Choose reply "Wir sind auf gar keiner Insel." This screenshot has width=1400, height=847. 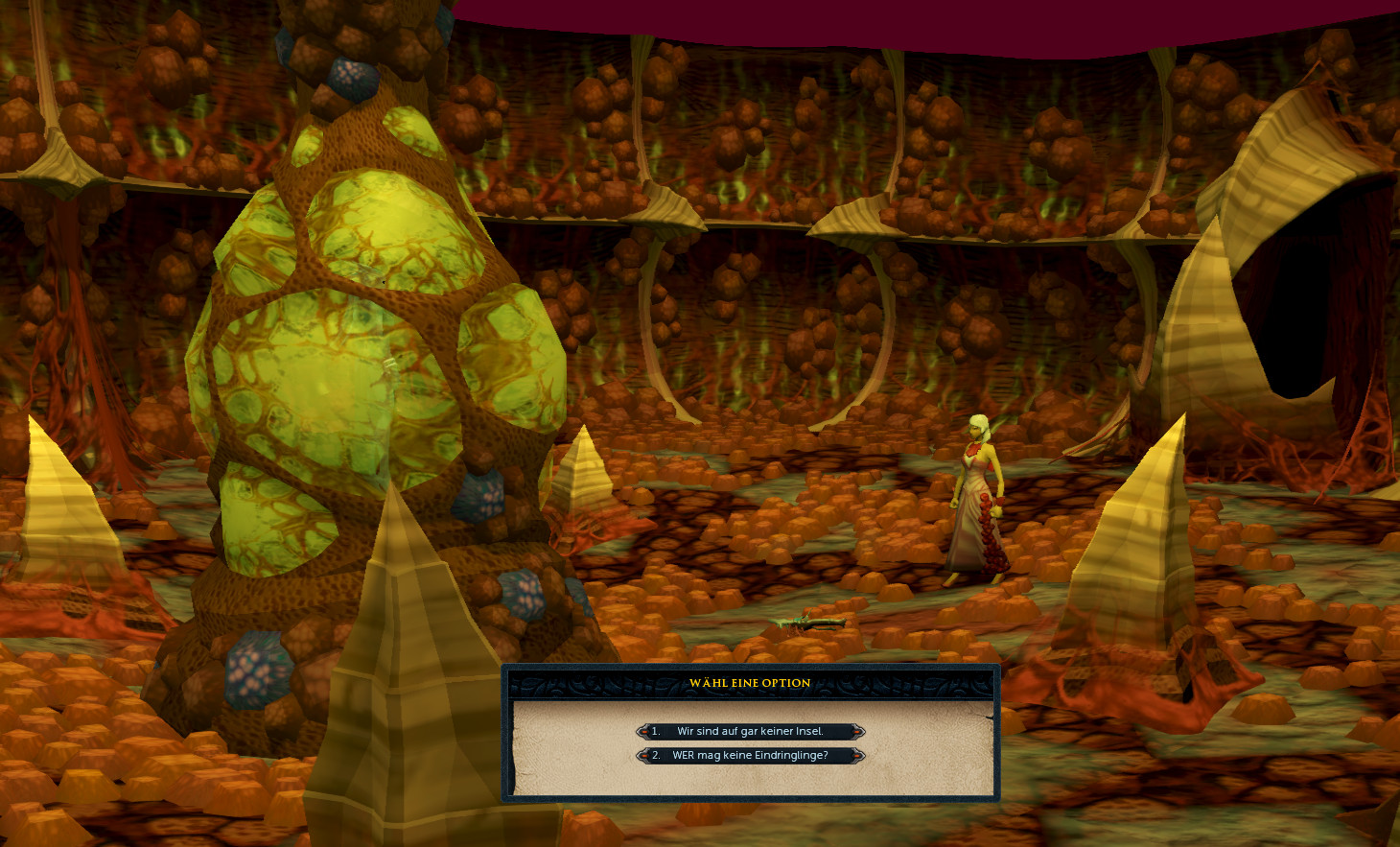click(750, 731)
